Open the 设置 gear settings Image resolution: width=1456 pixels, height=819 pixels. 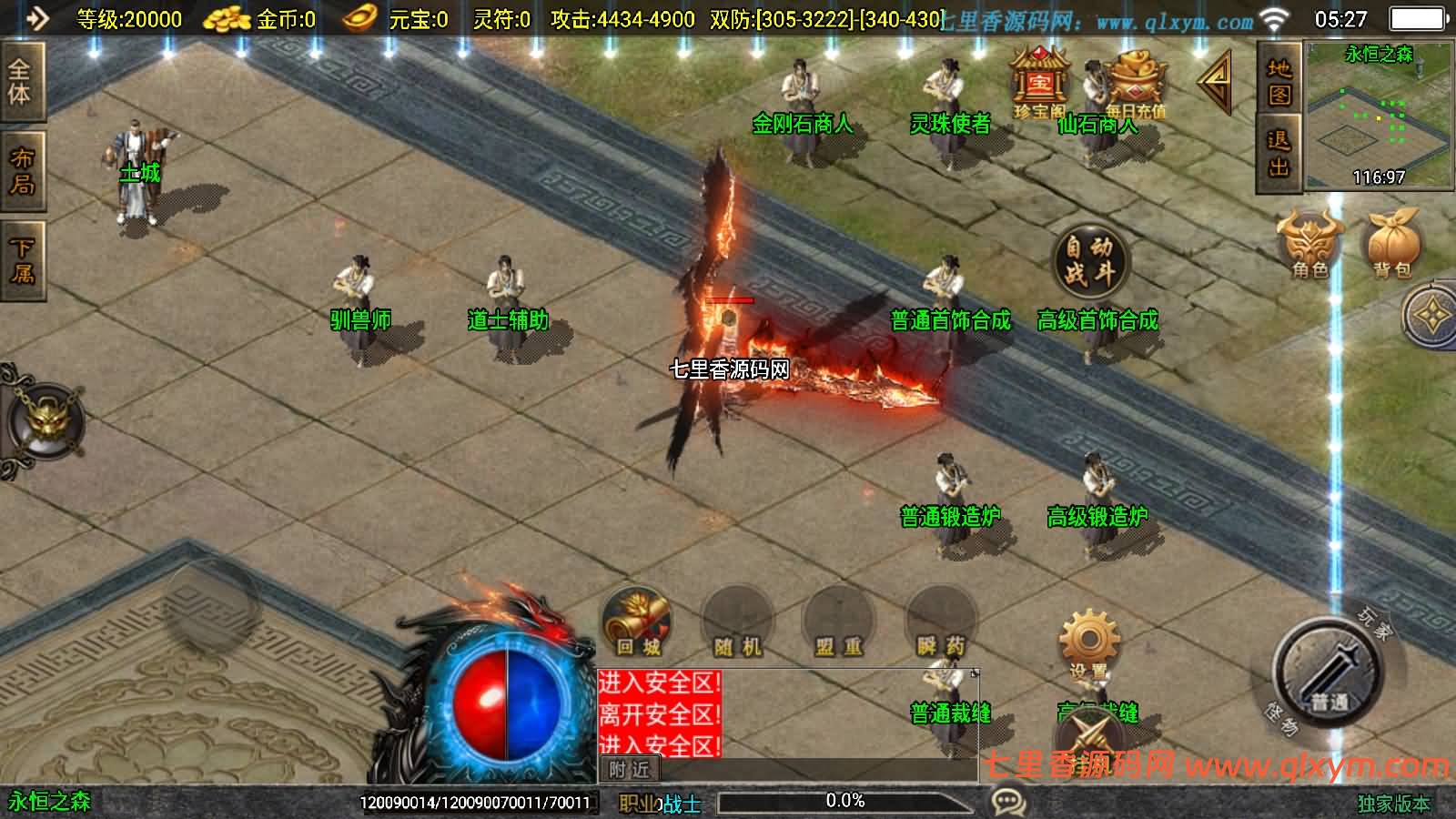point(1088,642)
